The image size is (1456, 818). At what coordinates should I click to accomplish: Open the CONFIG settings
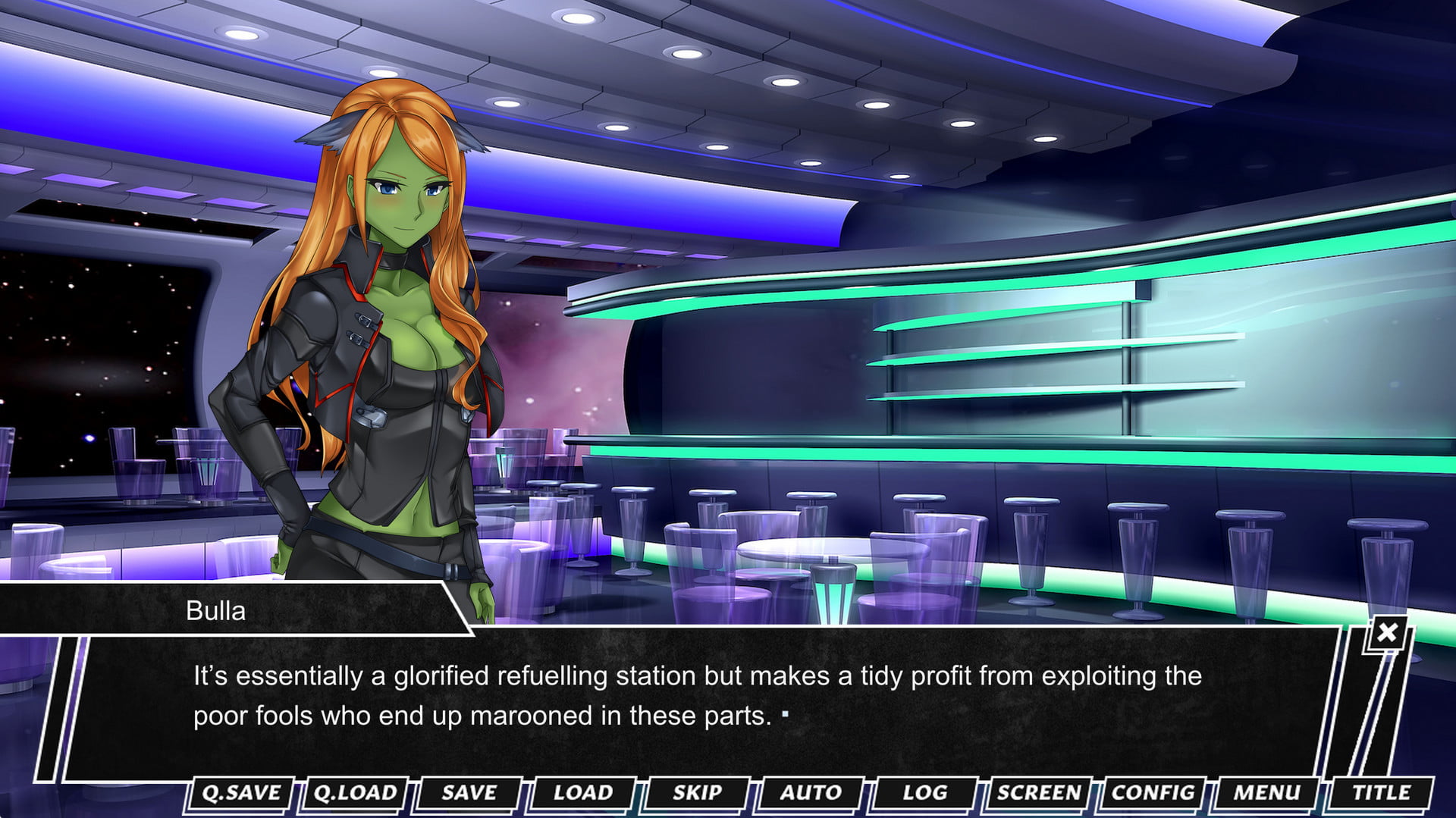pos(1153,793)
